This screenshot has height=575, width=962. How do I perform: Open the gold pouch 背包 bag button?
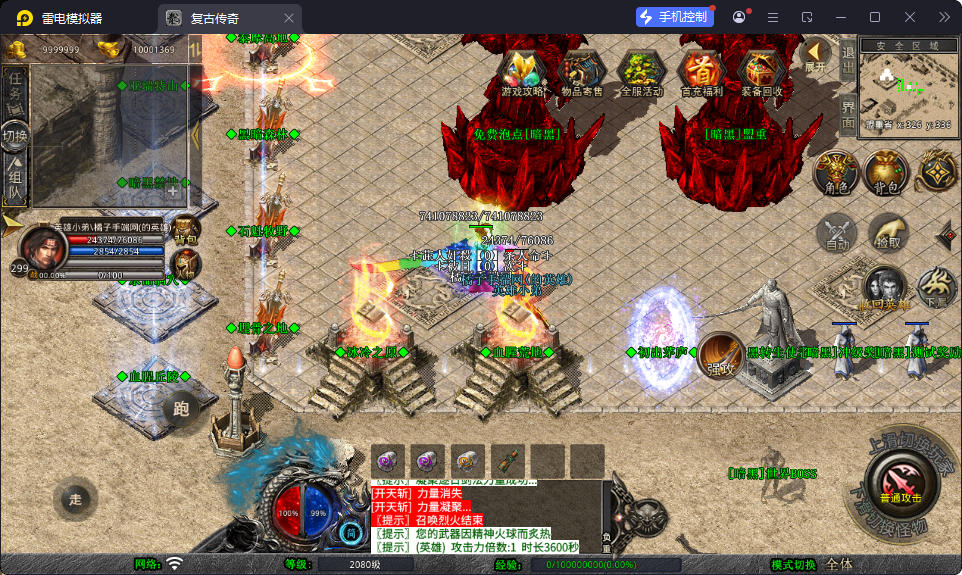click(885, 173)
